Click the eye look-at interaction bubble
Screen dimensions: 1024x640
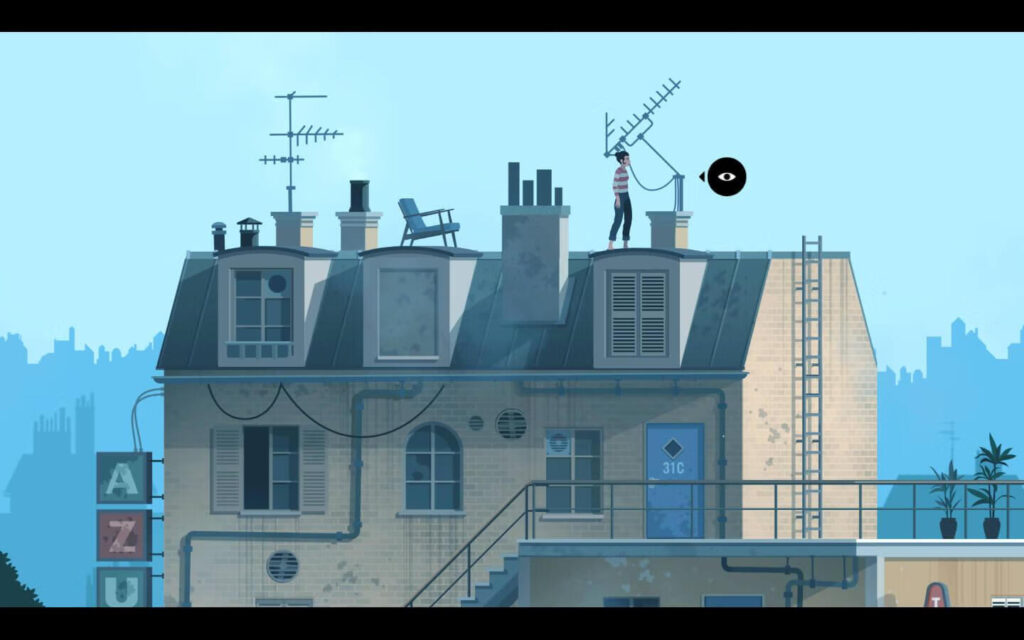[x=726, y=177]
